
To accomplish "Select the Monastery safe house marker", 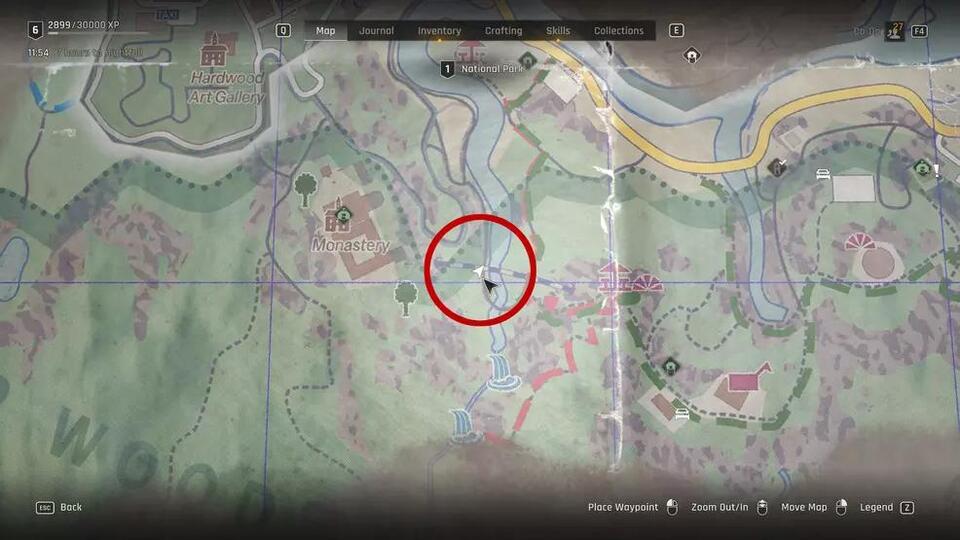I will 342,213.
